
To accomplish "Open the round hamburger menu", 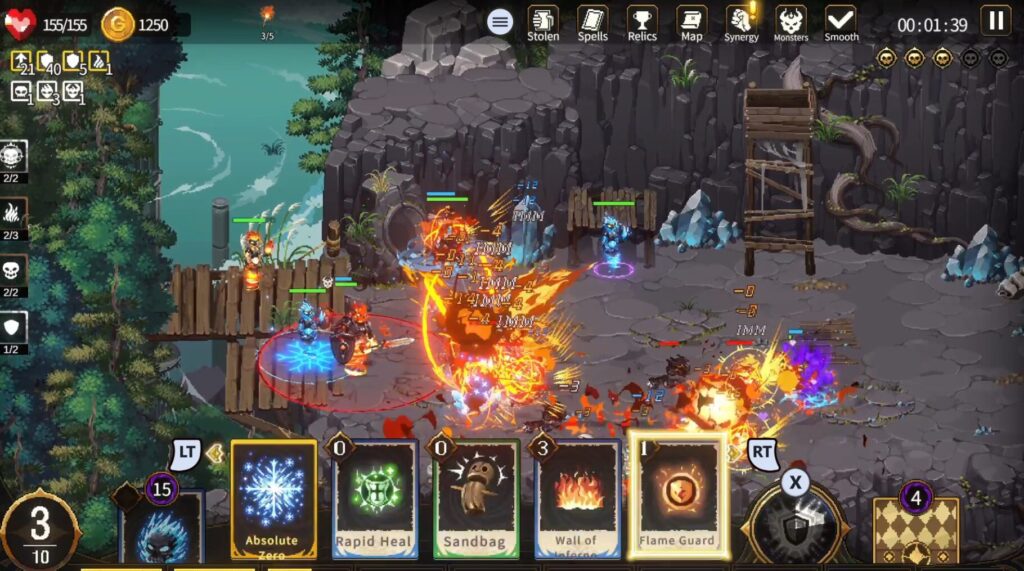I will click(x=500, y=21).
